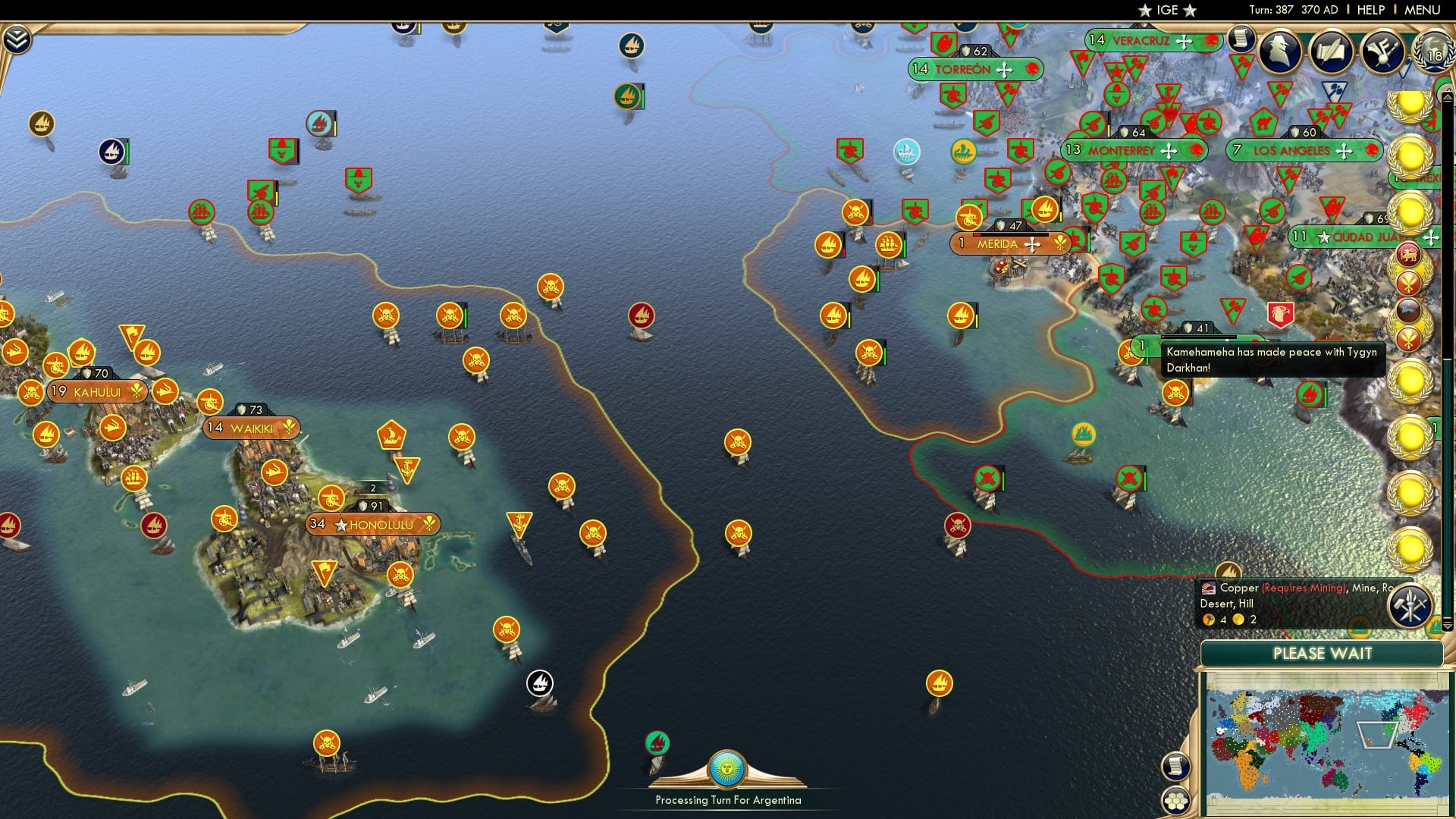Open the Economic overview scroll icon
The width and height of the screenshot is (1456, 819).
1241,38
